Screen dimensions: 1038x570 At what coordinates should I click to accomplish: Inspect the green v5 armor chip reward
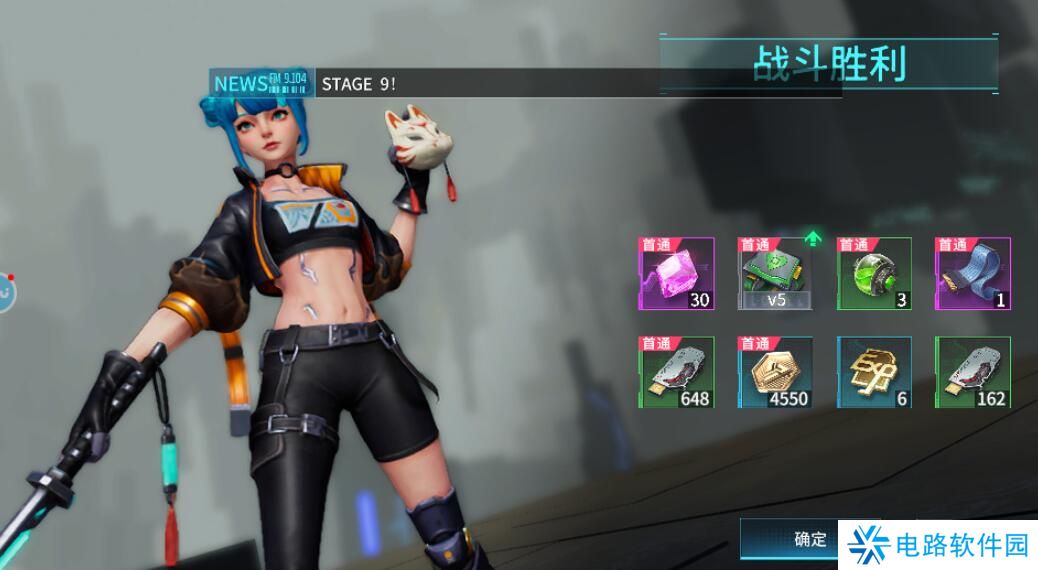[x=775, y=273]
